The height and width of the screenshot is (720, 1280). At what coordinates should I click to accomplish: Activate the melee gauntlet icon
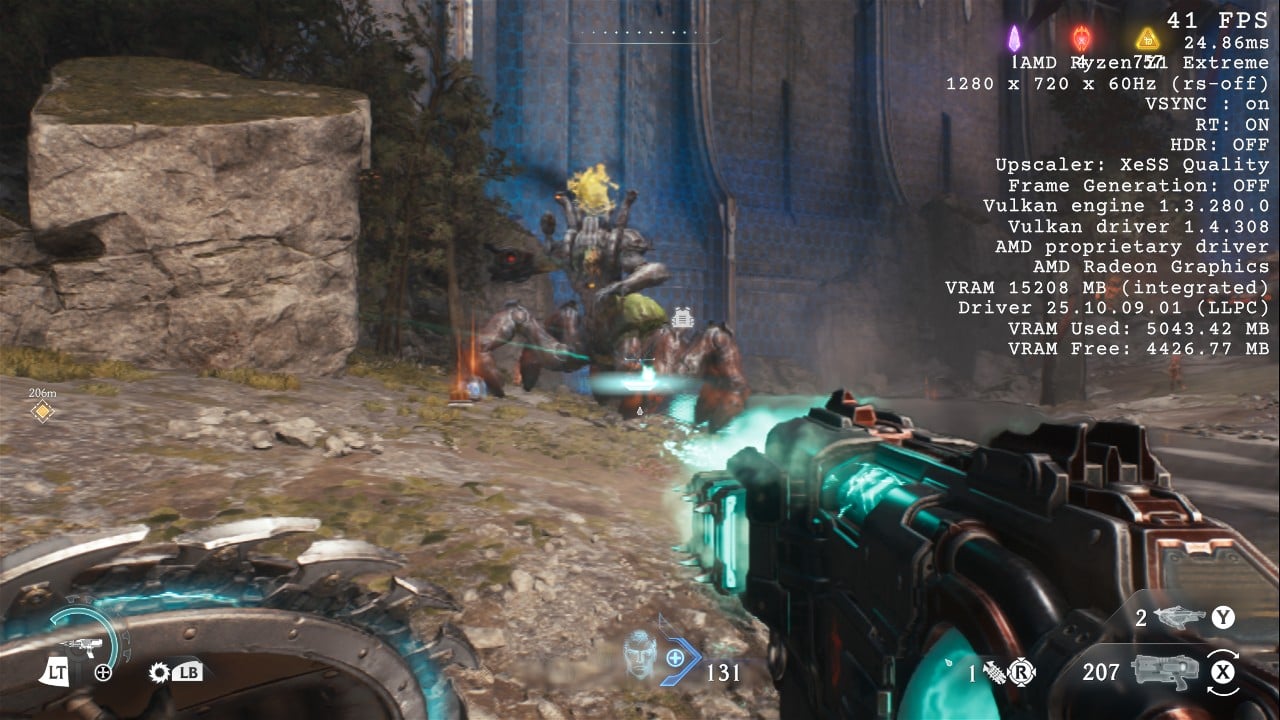995,672
